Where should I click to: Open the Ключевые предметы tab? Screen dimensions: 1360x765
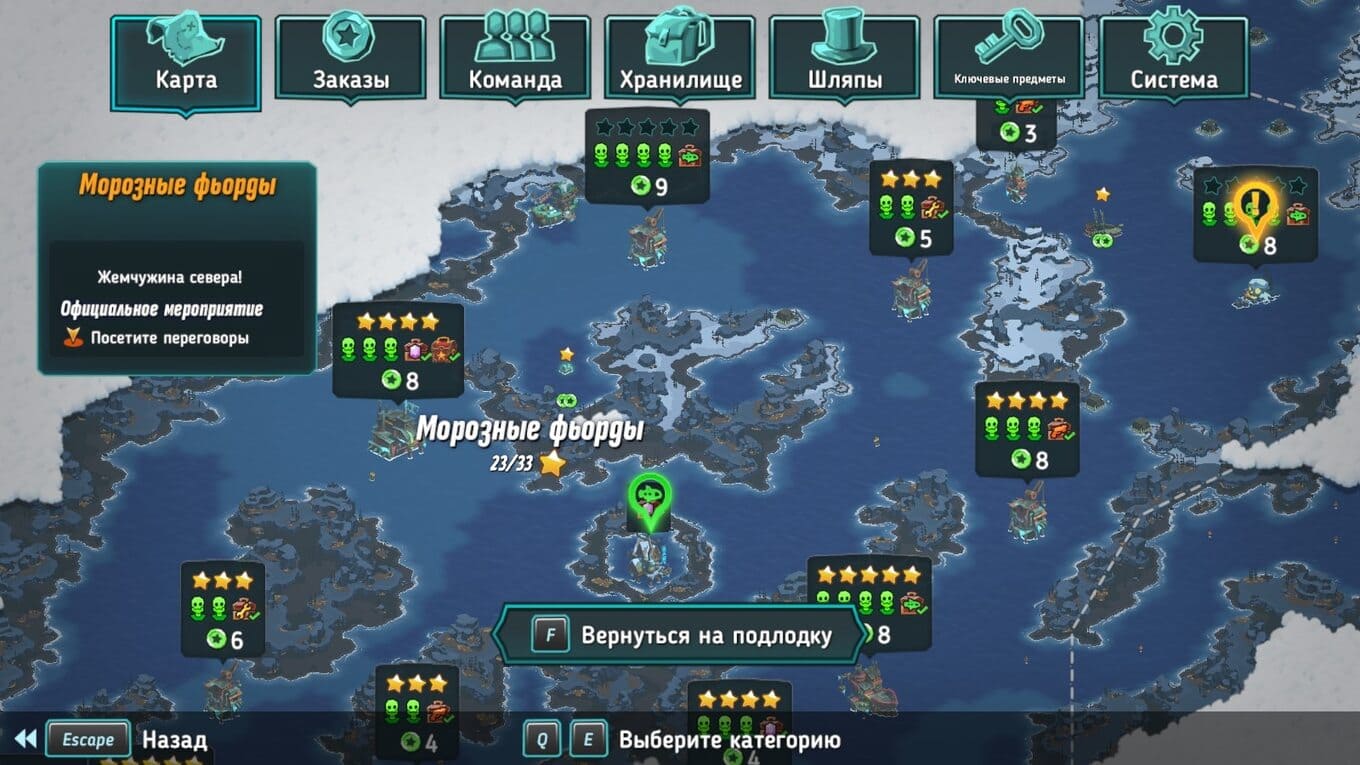[1009, 58]
